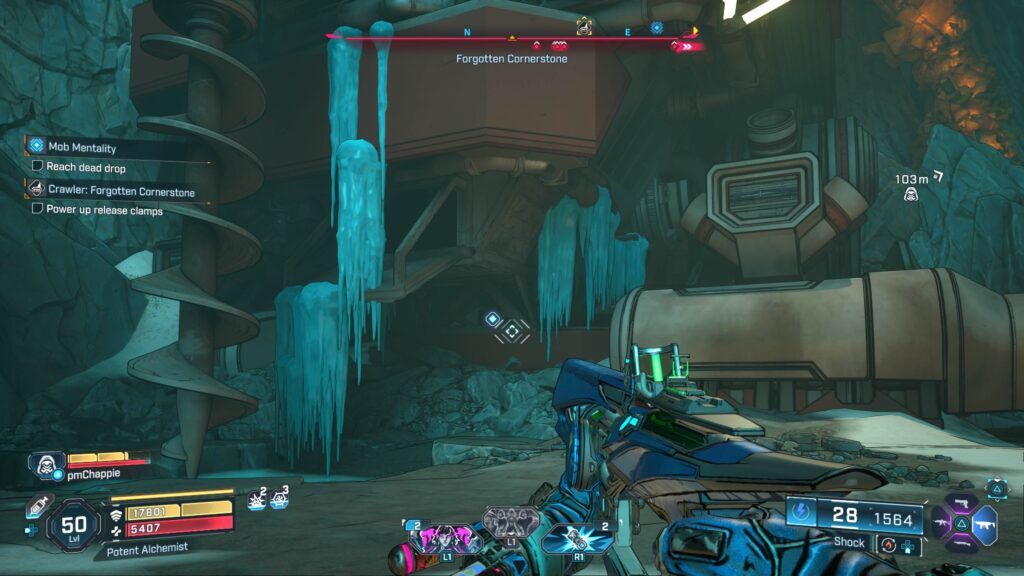The width and height of the screenshot is (1024, 576).
Task: Tick the Reach dead drop objective checkbox
Action: pyautogui.click(x=38, y=167)
